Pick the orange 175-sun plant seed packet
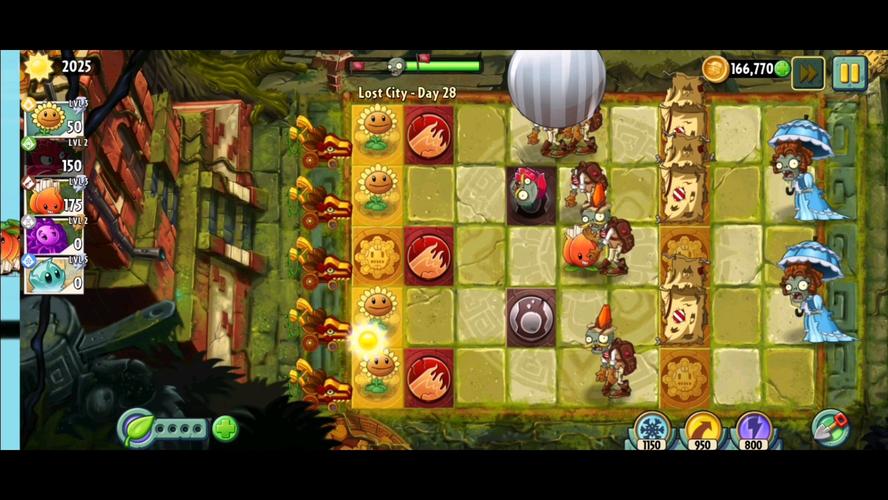The height and width of the screenshot is (500, 888). [54, 198]
